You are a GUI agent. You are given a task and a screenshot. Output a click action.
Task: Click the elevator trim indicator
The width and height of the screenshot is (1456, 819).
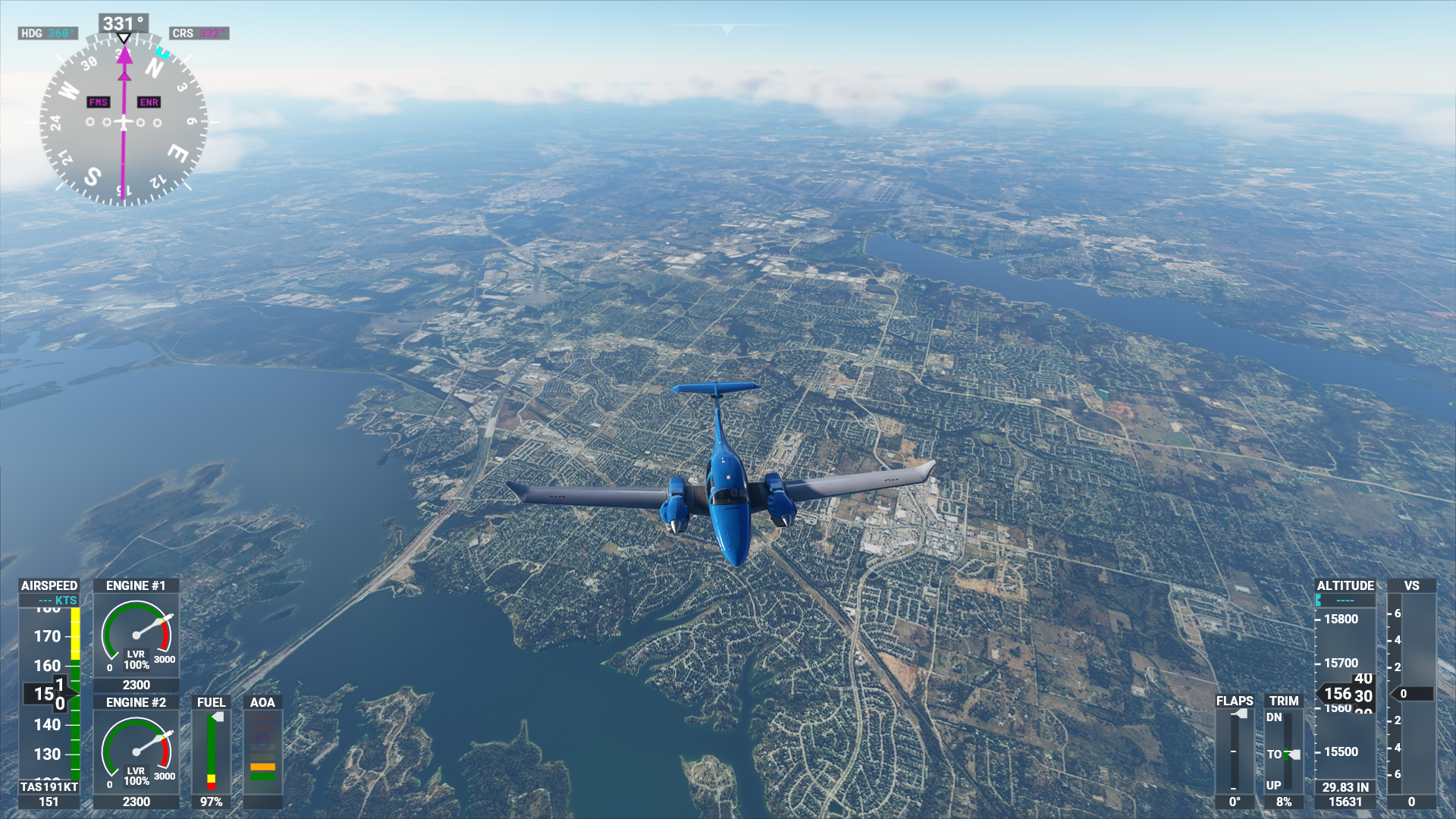tap(1284, 751)
